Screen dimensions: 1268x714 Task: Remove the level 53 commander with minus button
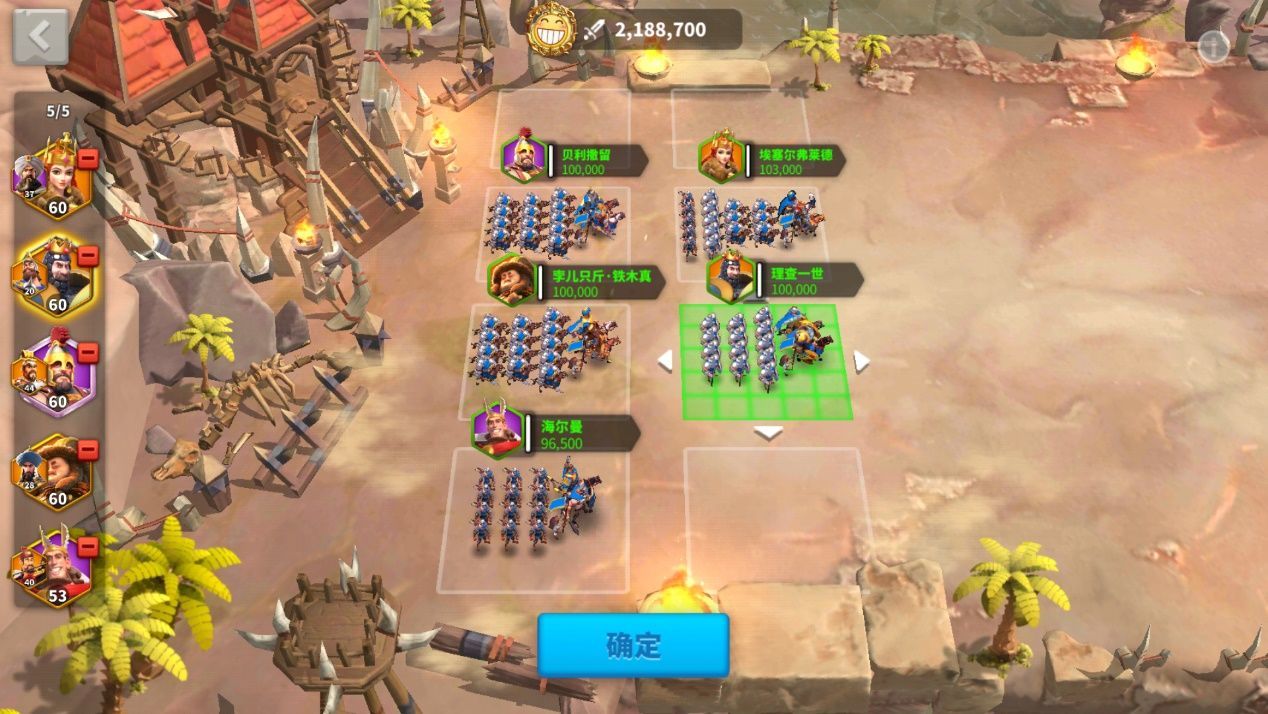(x=88, y=547)
